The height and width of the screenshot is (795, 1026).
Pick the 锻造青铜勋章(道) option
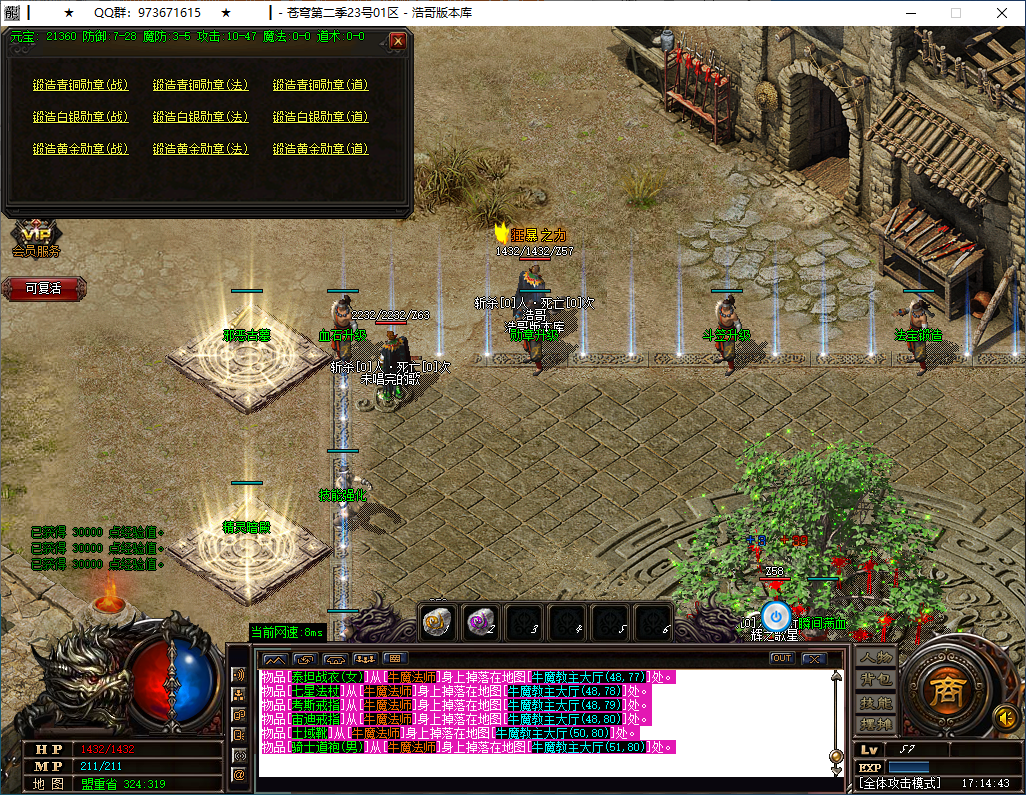(x=320, y=85)
